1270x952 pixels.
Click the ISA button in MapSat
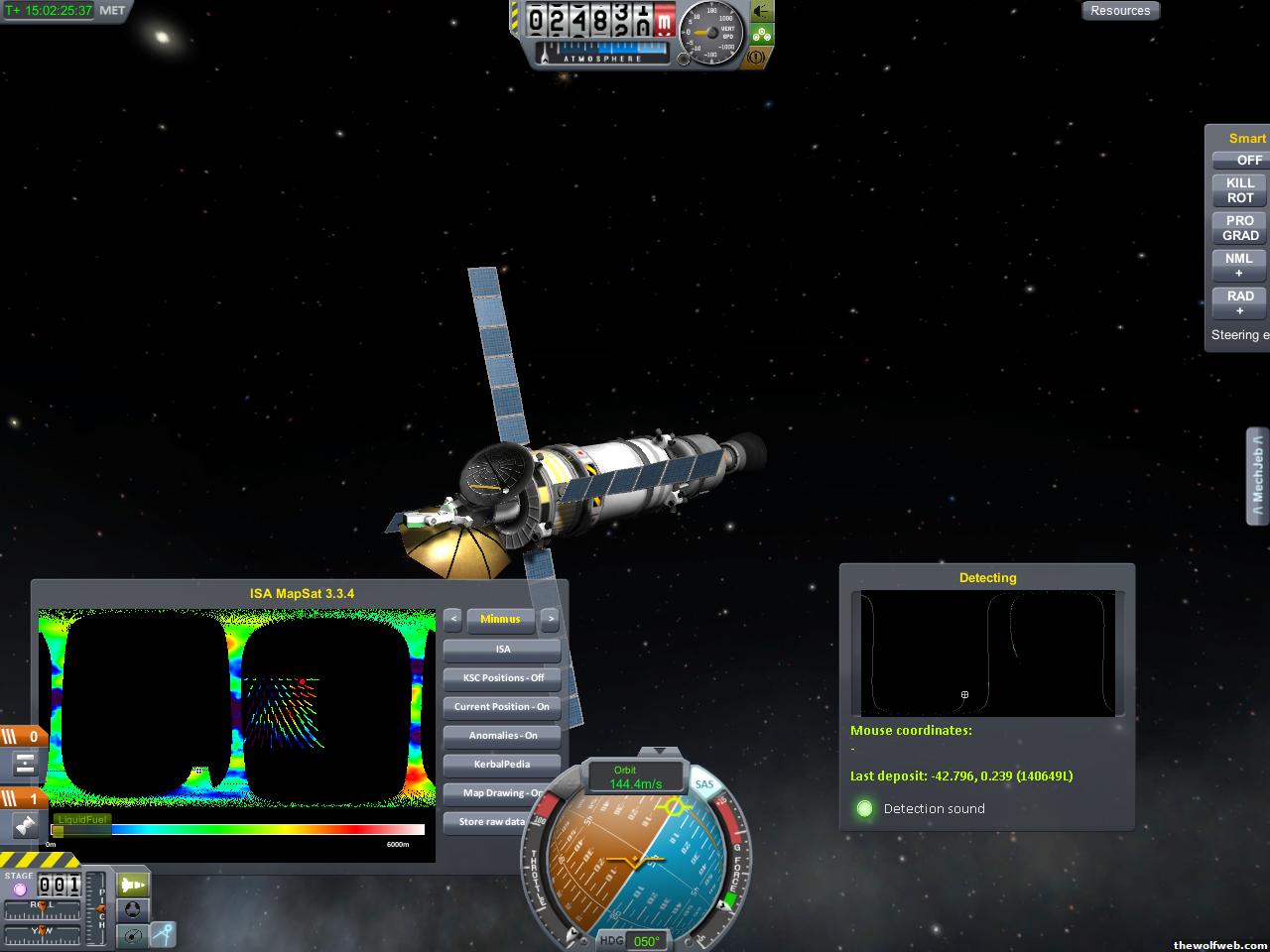(502, 650)
